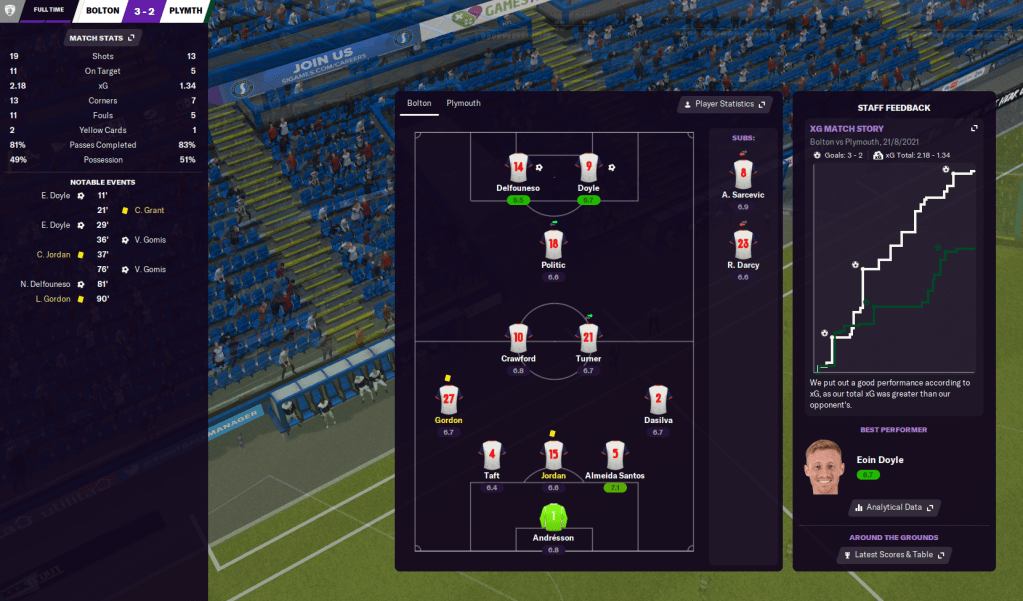1023x601 pixels.
Task: Select left-back Gordon number 27
Action: tap(448, 399)
